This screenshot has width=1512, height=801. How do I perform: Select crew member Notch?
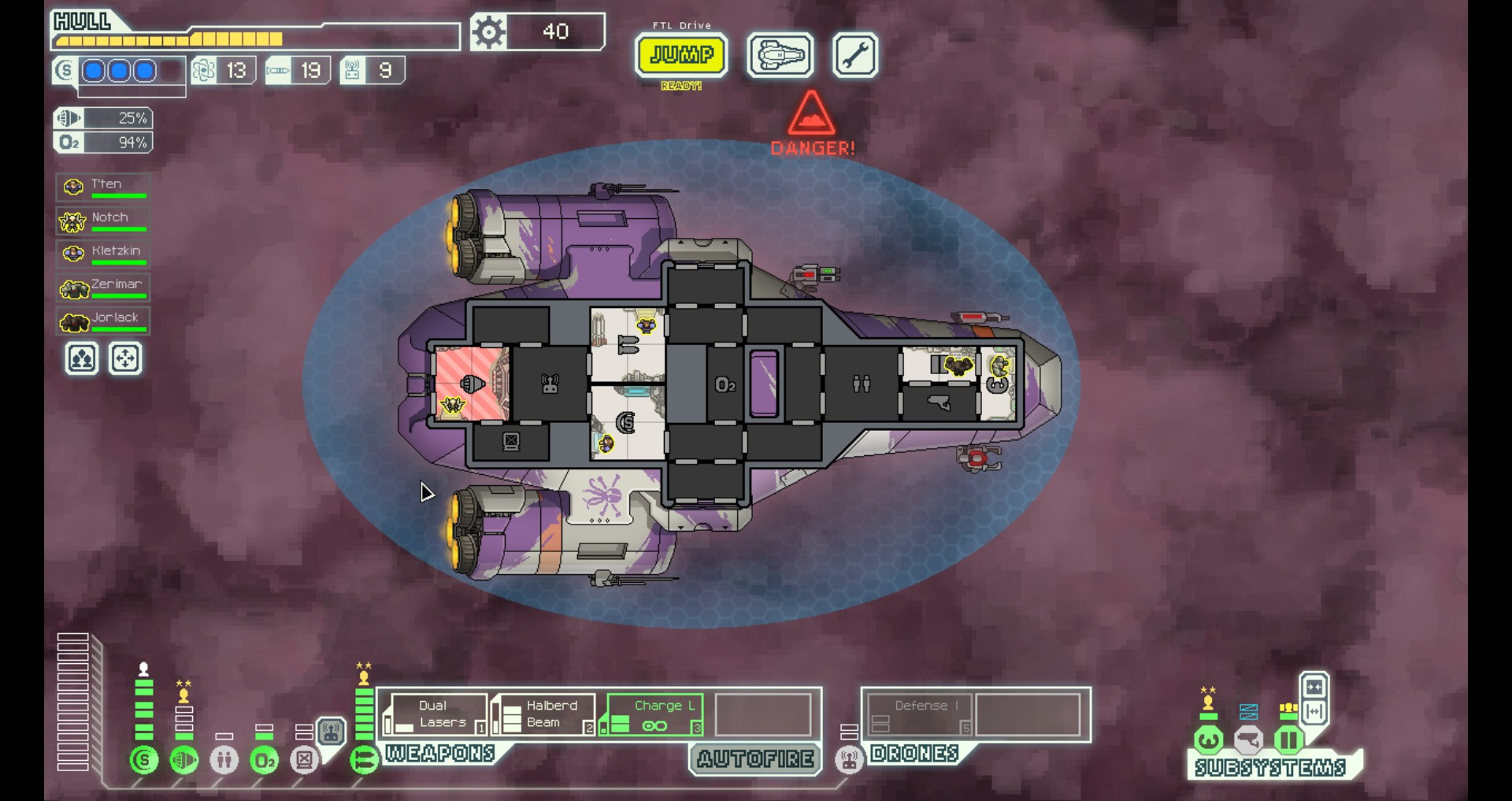click(103, 221)
